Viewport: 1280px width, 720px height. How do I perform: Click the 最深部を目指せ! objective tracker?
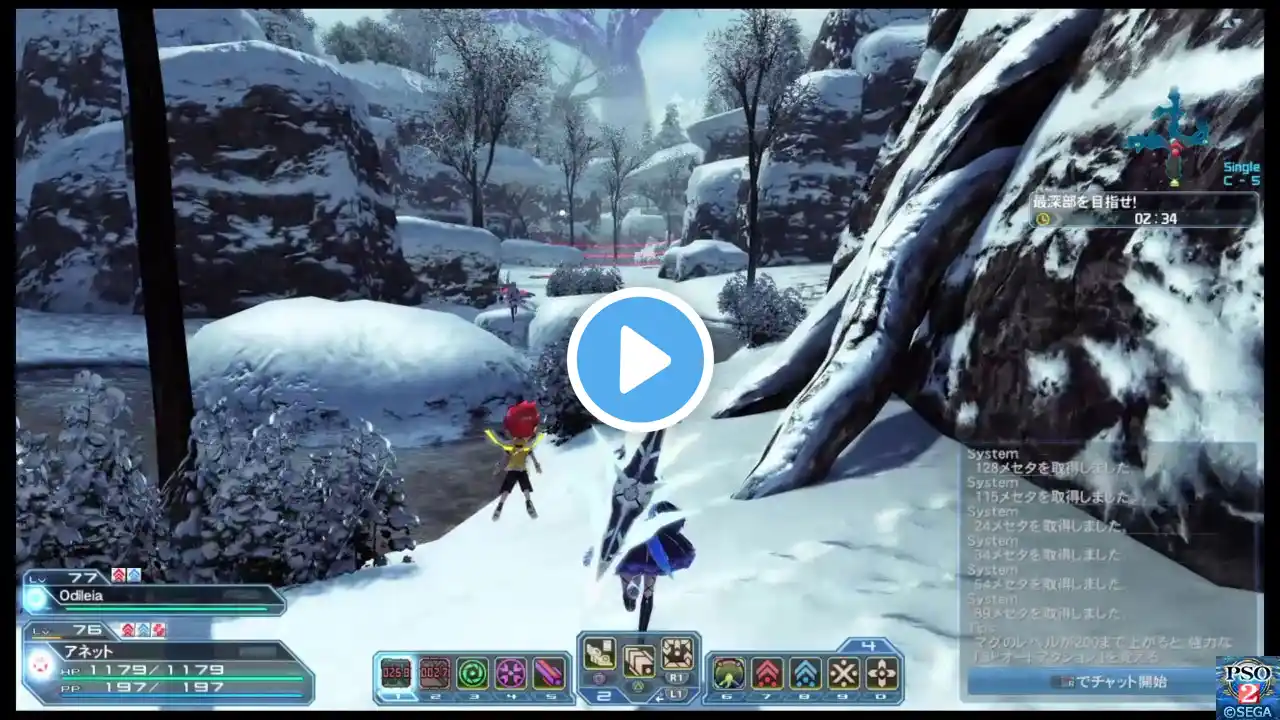pos(1145,209)
